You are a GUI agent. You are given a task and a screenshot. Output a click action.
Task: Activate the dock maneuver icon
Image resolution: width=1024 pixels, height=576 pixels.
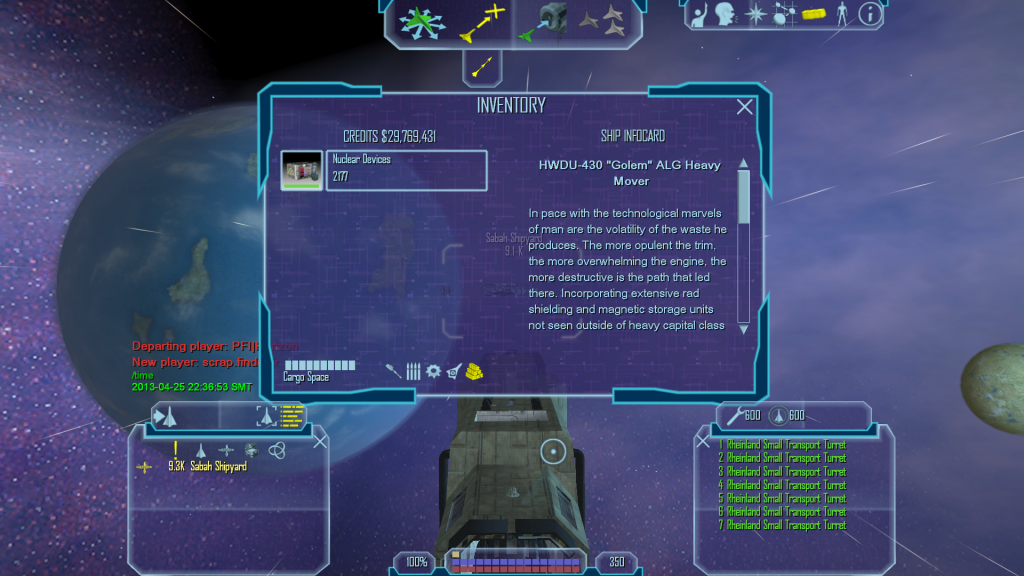[x=544, y=21]
